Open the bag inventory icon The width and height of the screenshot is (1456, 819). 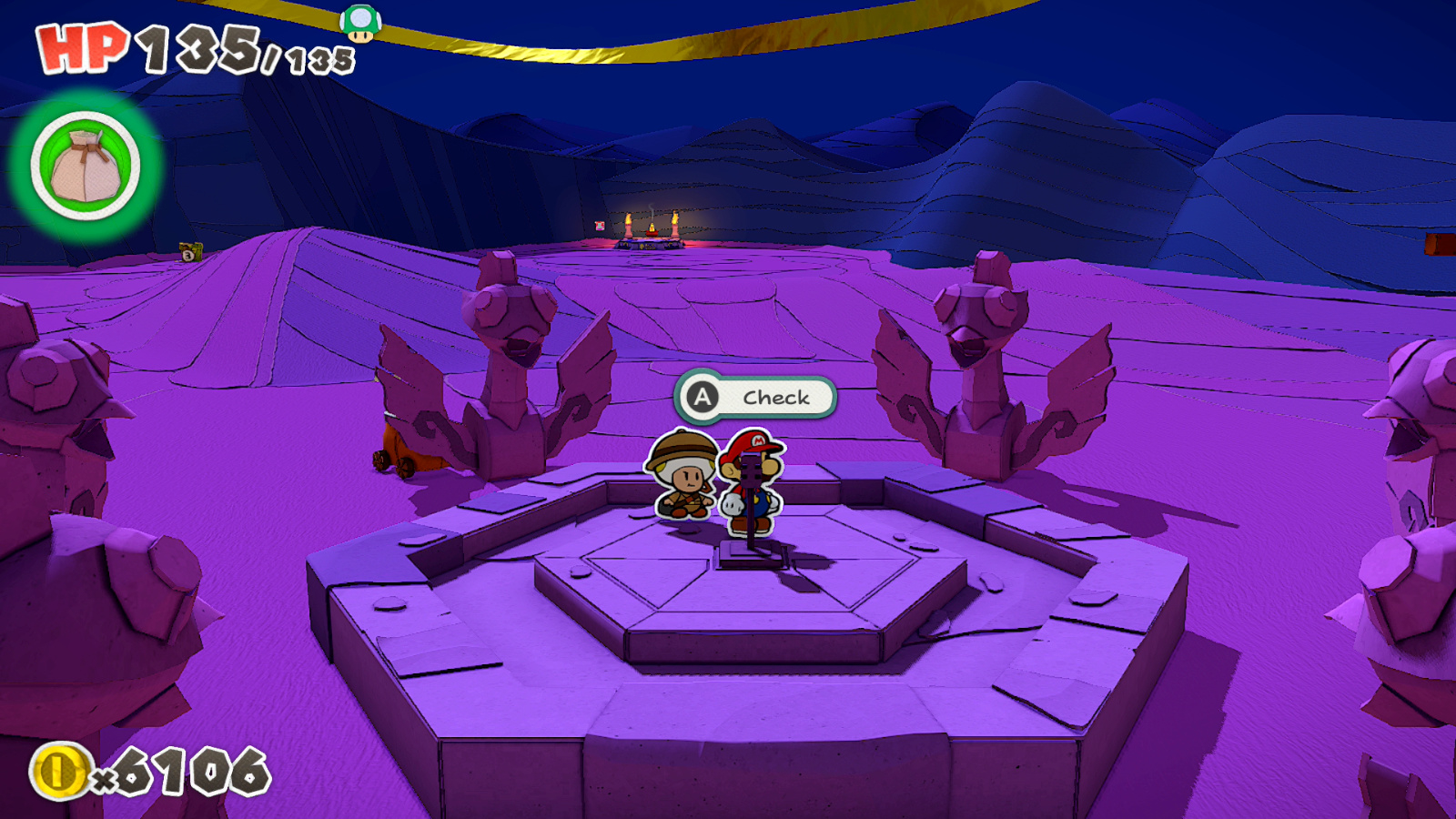pos(85,166)
